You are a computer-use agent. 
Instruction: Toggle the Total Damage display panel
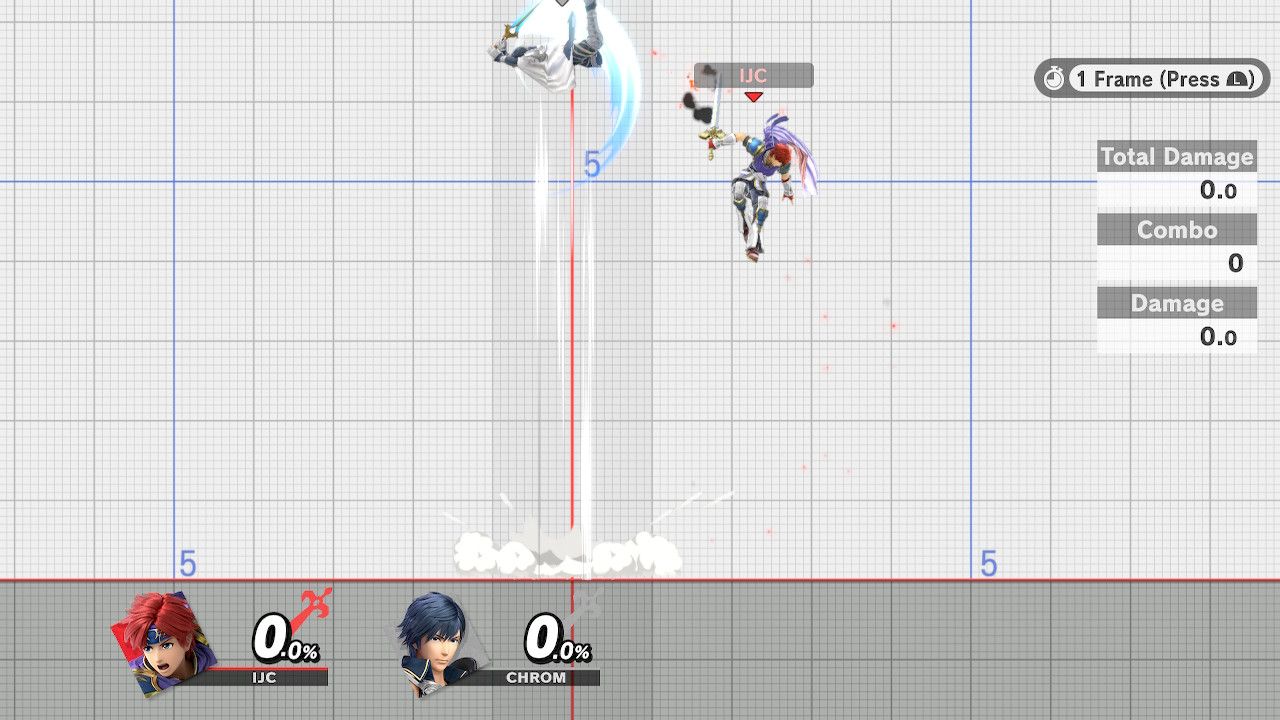[x=1177, y=157]
